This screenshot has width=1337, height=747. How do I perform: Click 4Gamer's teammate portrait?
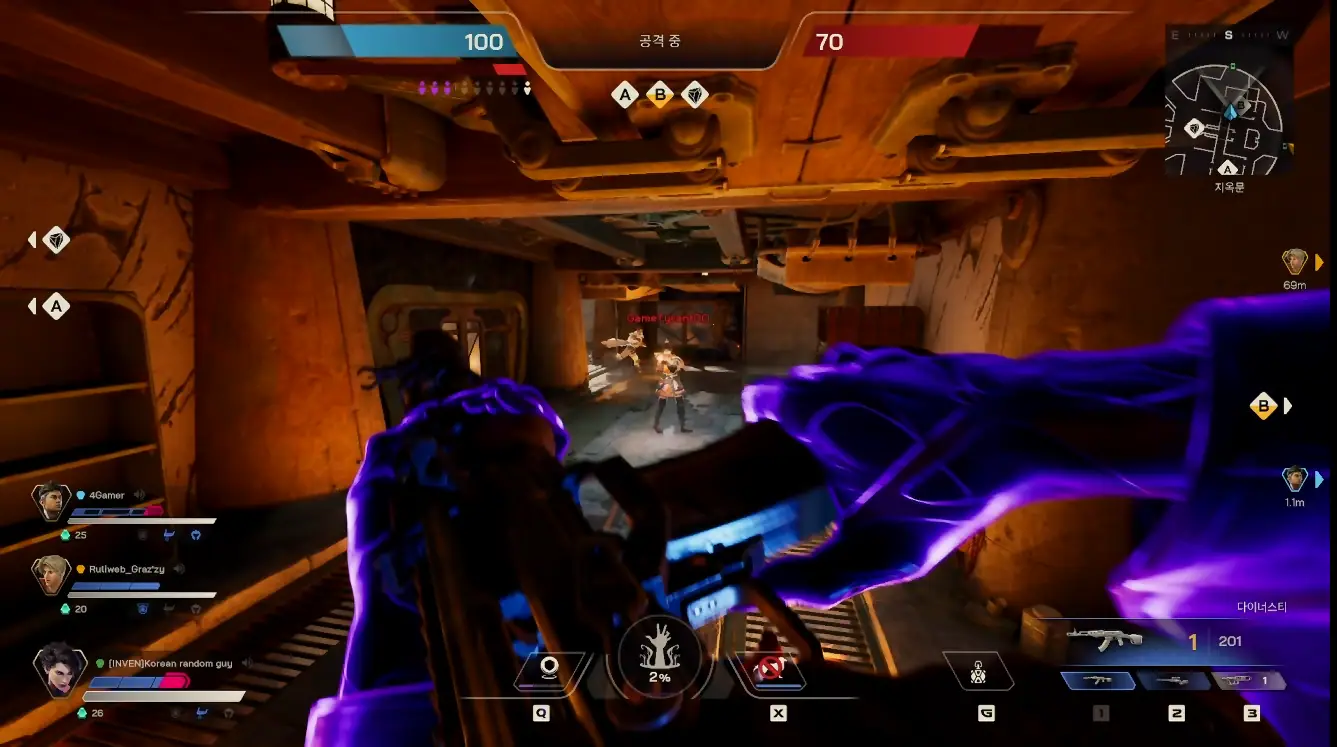pyautogui.click(x=50, y=499)
